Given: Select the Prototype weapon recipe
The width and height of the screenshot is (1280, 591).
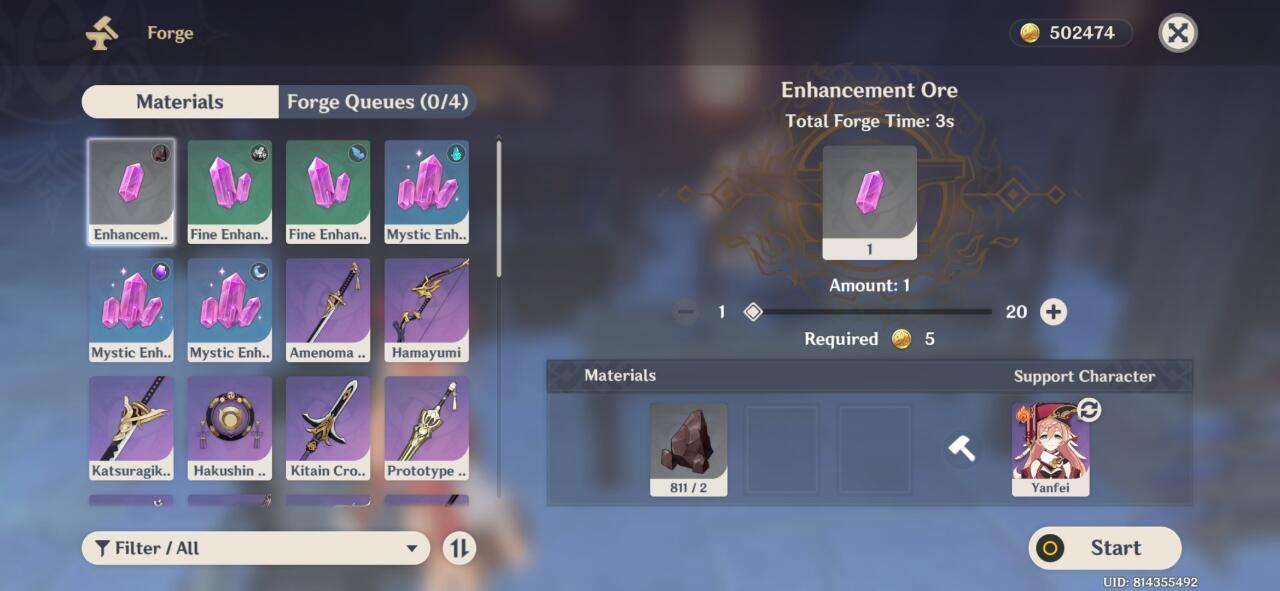Looking at the screenshot, I should [x=427, y=427].
